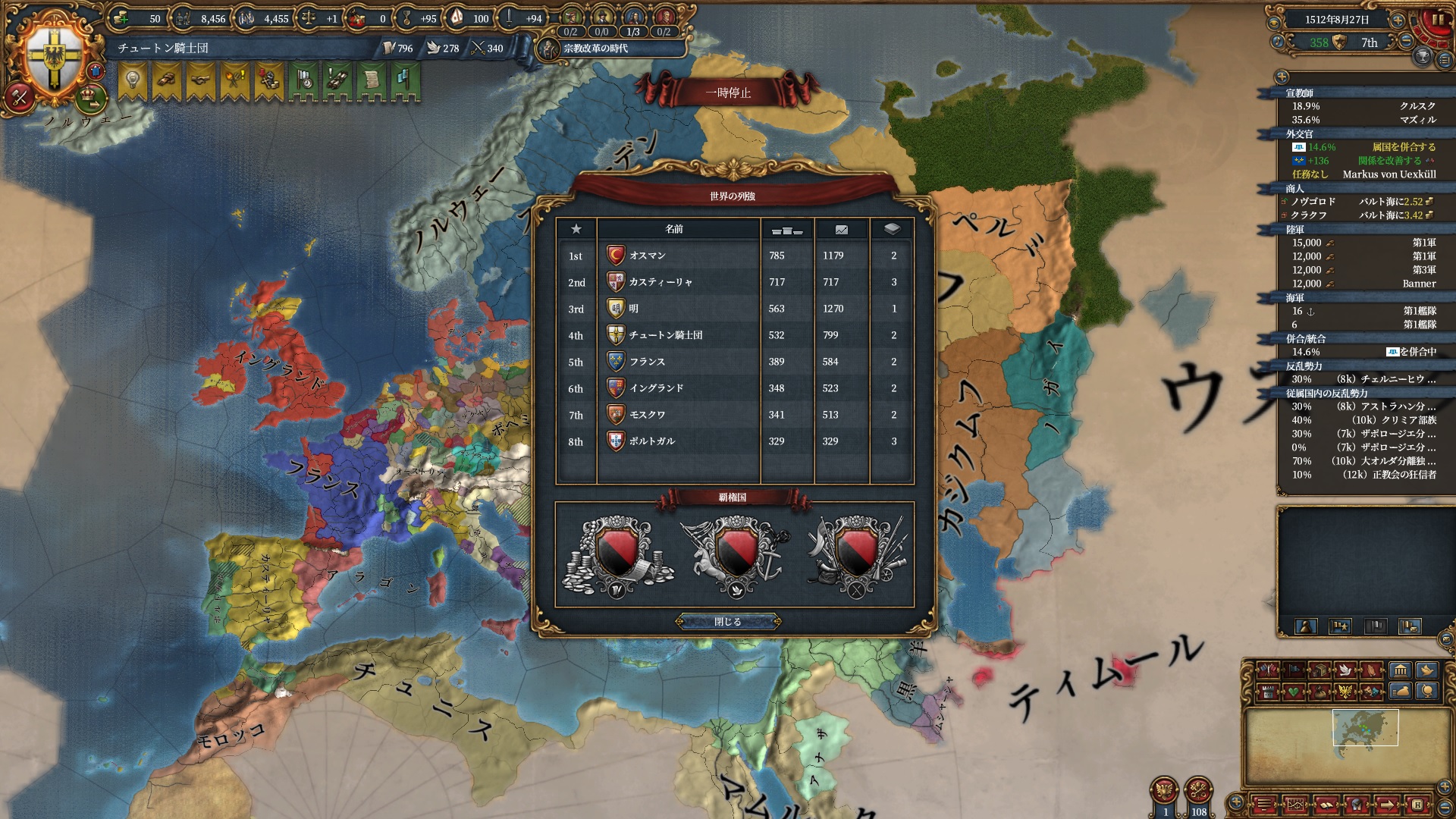Decrease game speed with the minus button
Viewport: 1456px width, 819px height.
click(1406, 42)
